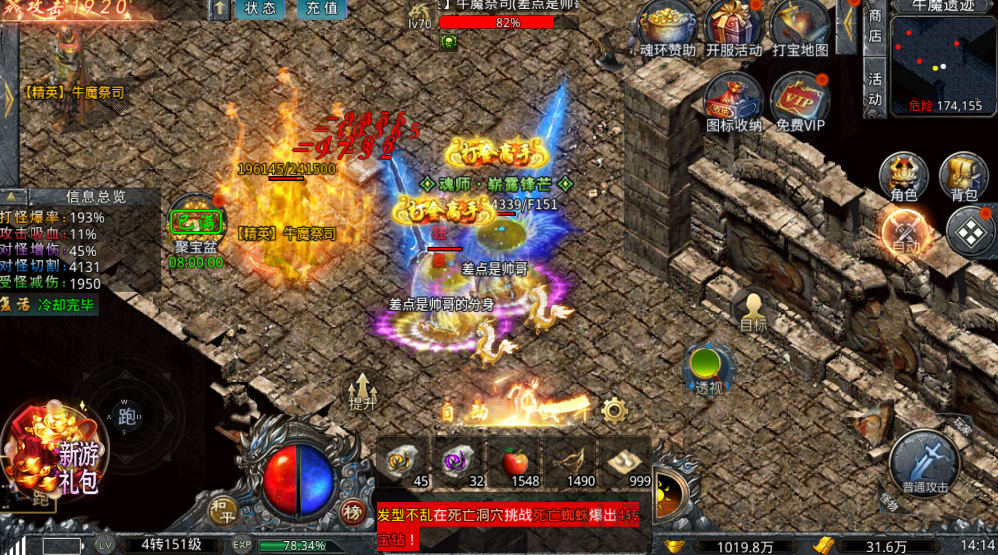
Task: Tap the 充值 recharge button
Action: click(x=322, y=9)
